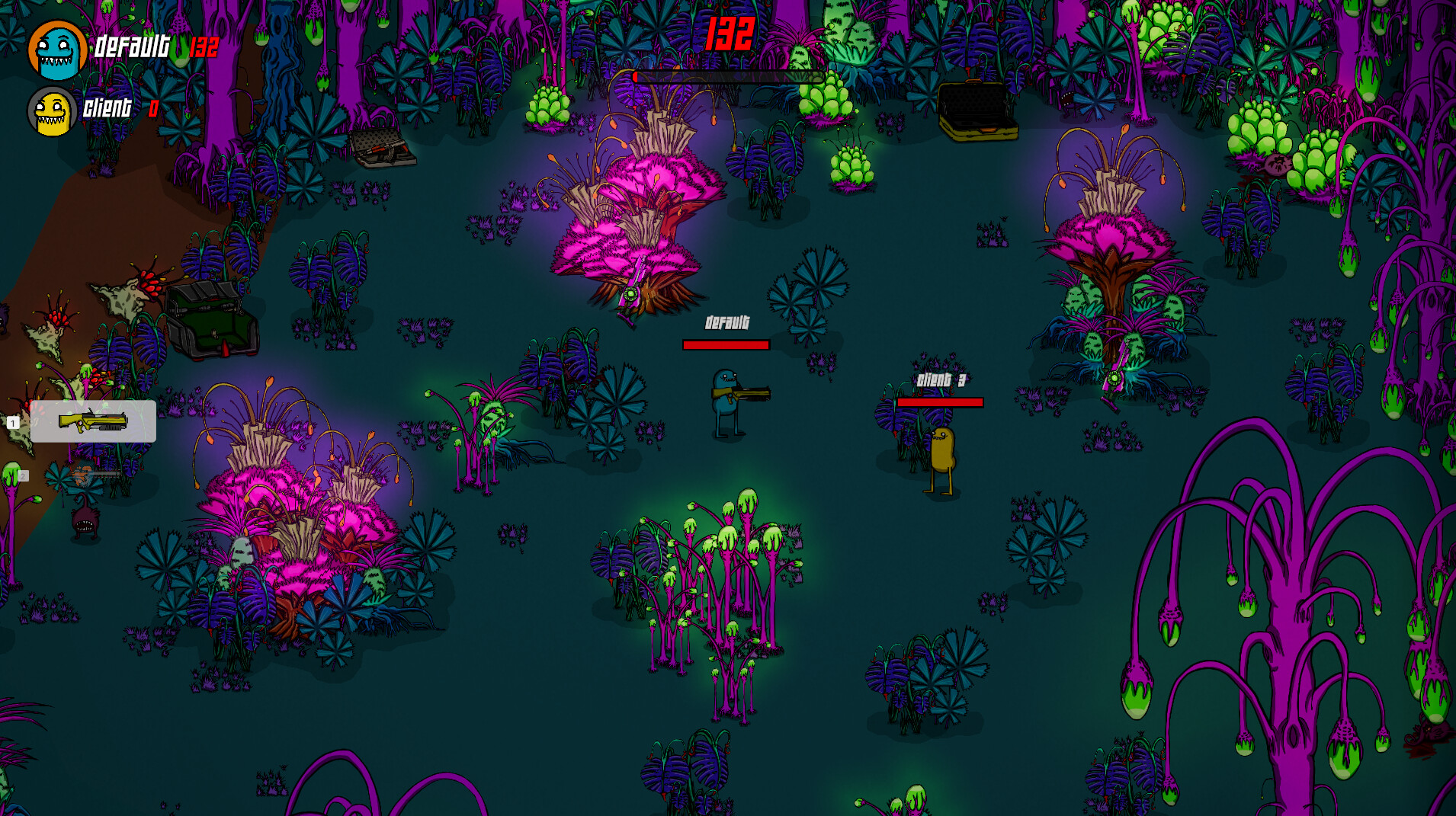This screenshot has width=1456, height=816.
Task: Click the weapon dropped by the pink mushroom
Action: click(631, 293)
